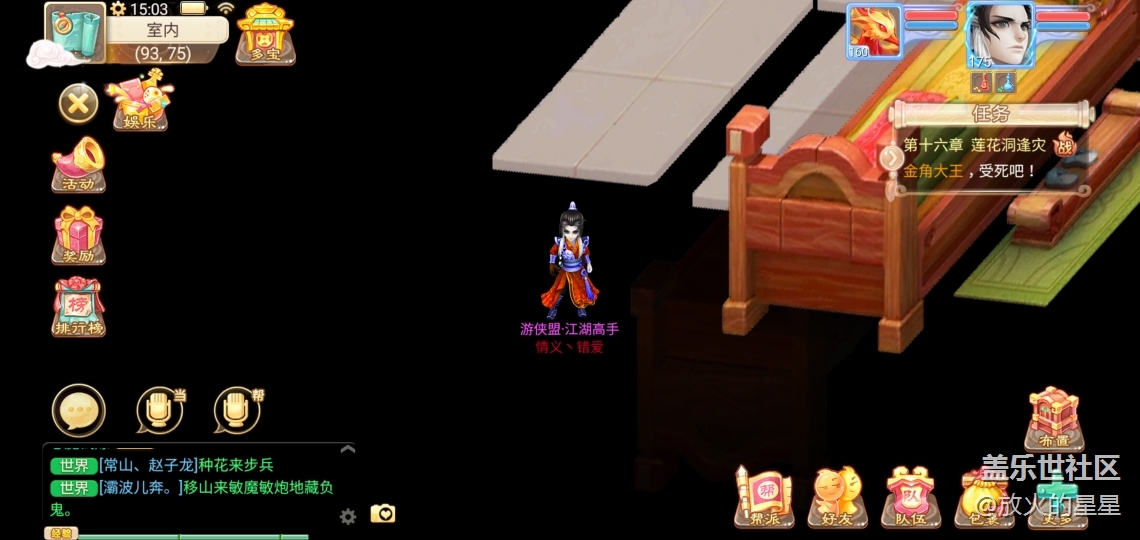Select the quest 第十六章 莲花洞逢灾

point(975,146)
